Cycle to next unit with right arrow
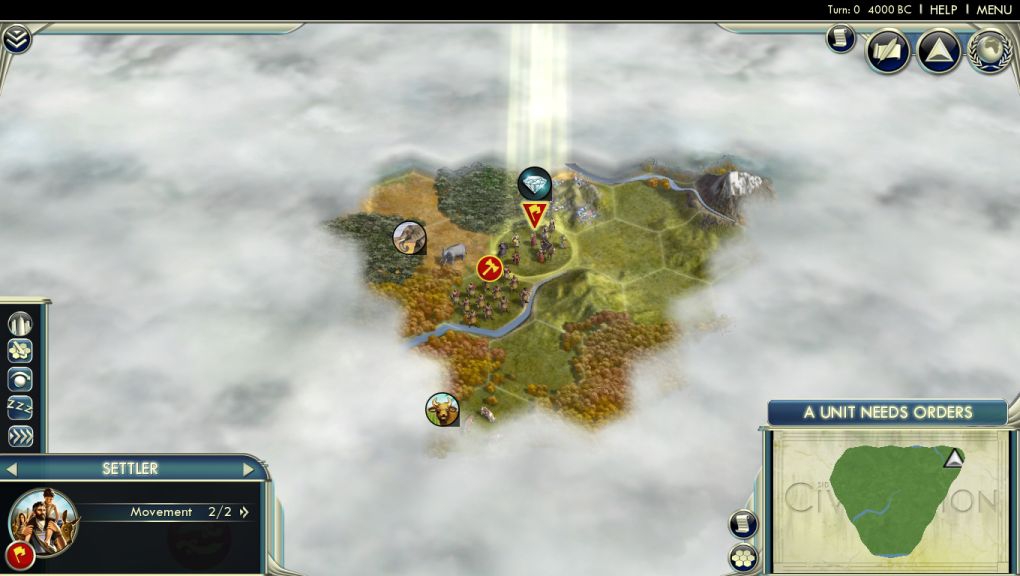The height and width of the screenshot is (576, 1020). 248,468
